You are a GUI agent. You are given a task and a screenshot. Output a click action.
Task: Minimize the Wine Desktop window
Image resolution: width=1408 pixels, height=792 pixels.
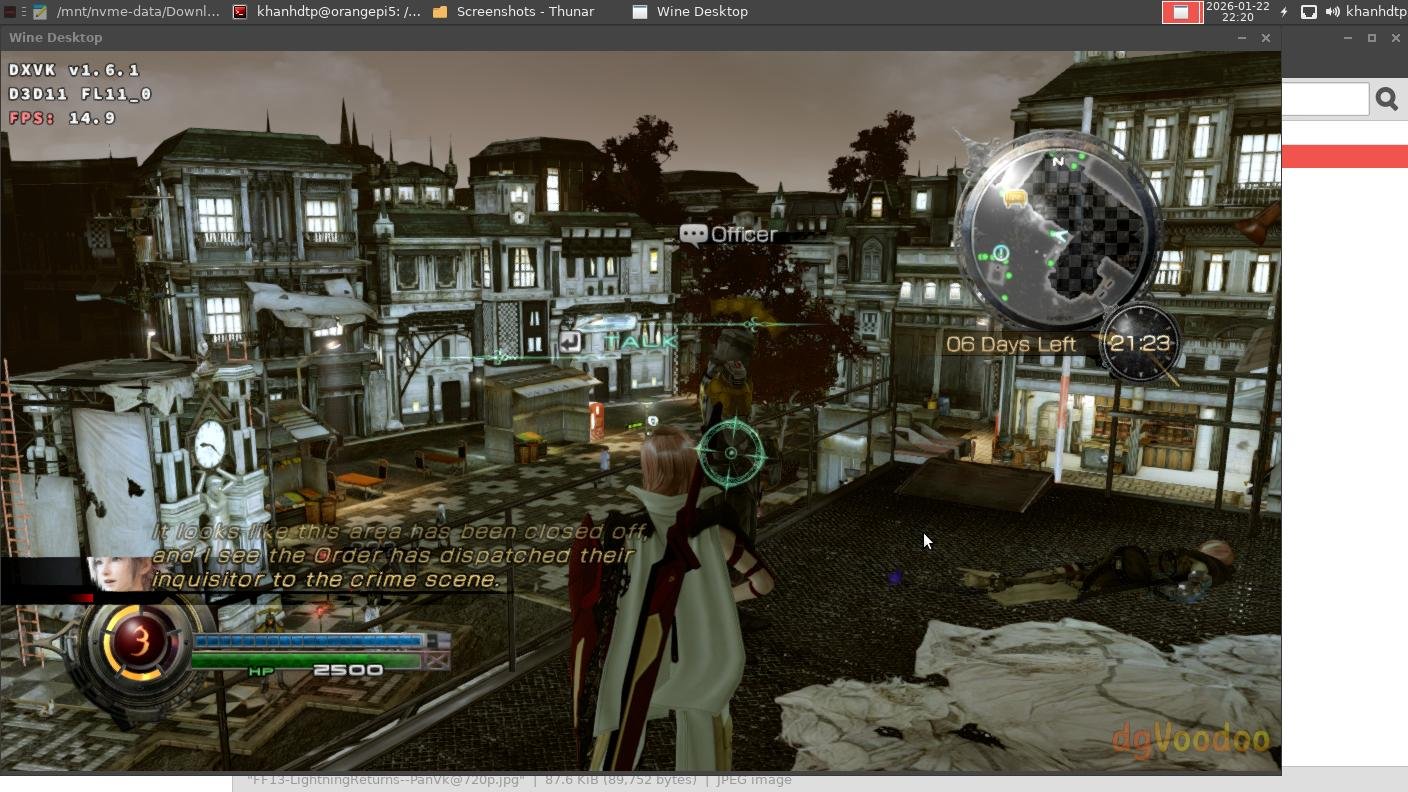tap(1242, 38)
